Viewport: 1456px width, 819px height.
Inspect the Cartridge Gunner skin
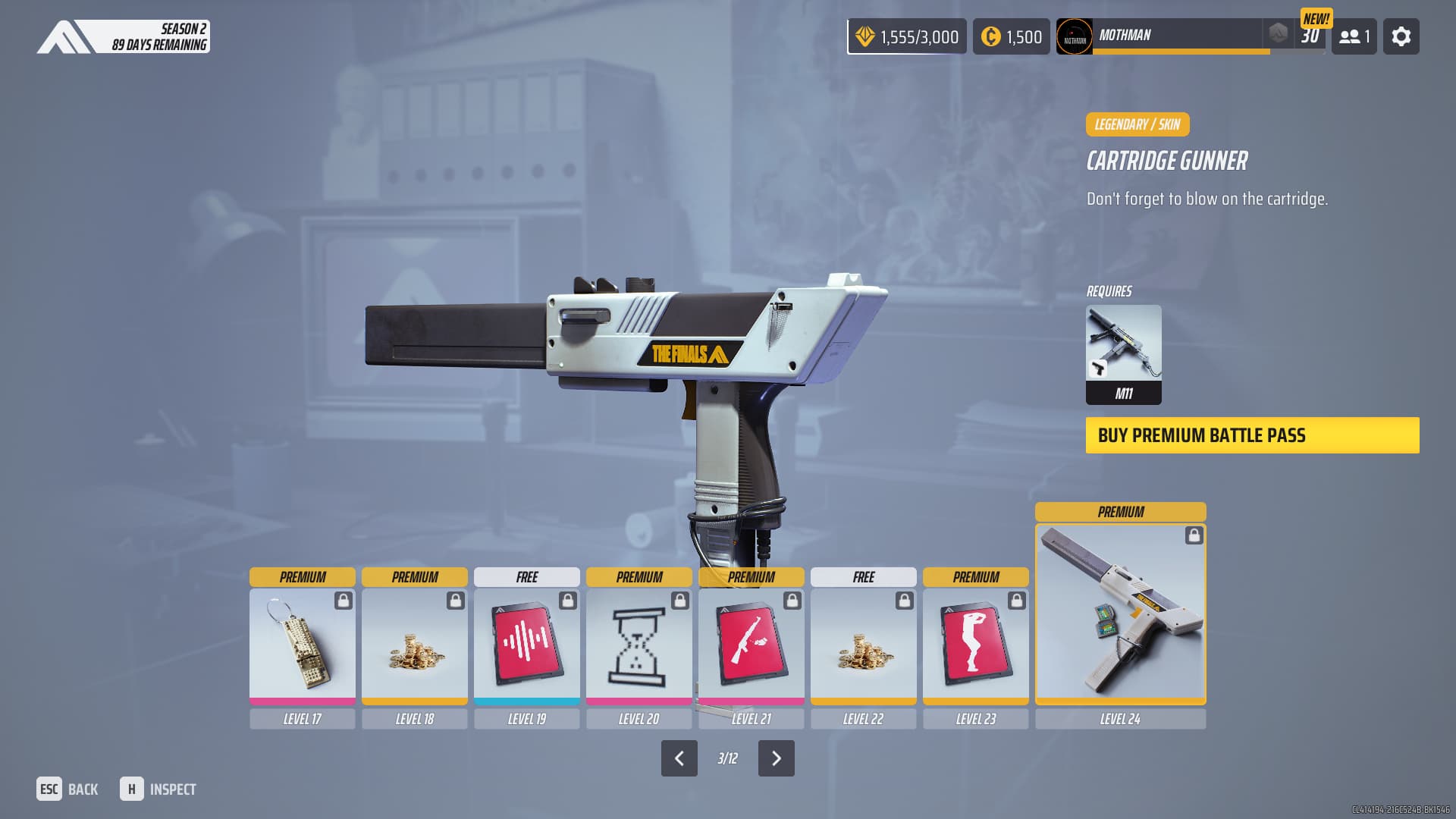tap(158, 789)
